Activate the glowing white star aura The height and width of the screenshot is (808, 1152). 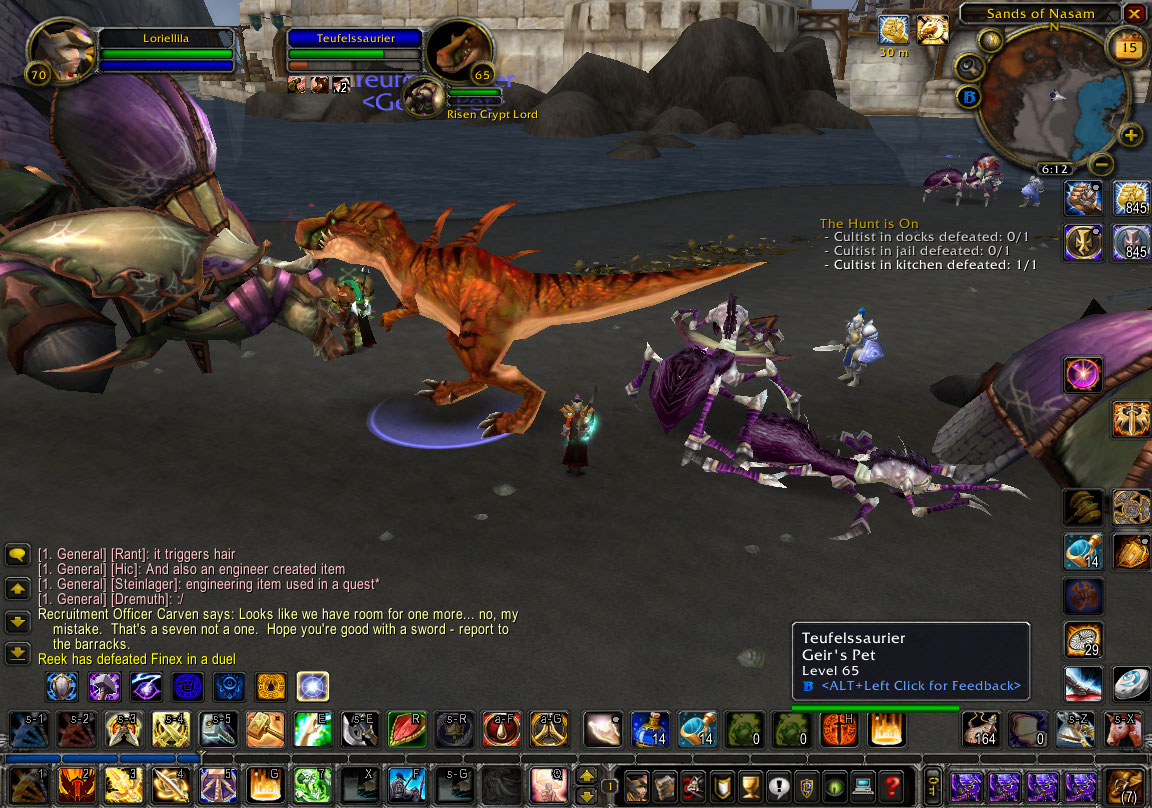(x=313, y=686)
